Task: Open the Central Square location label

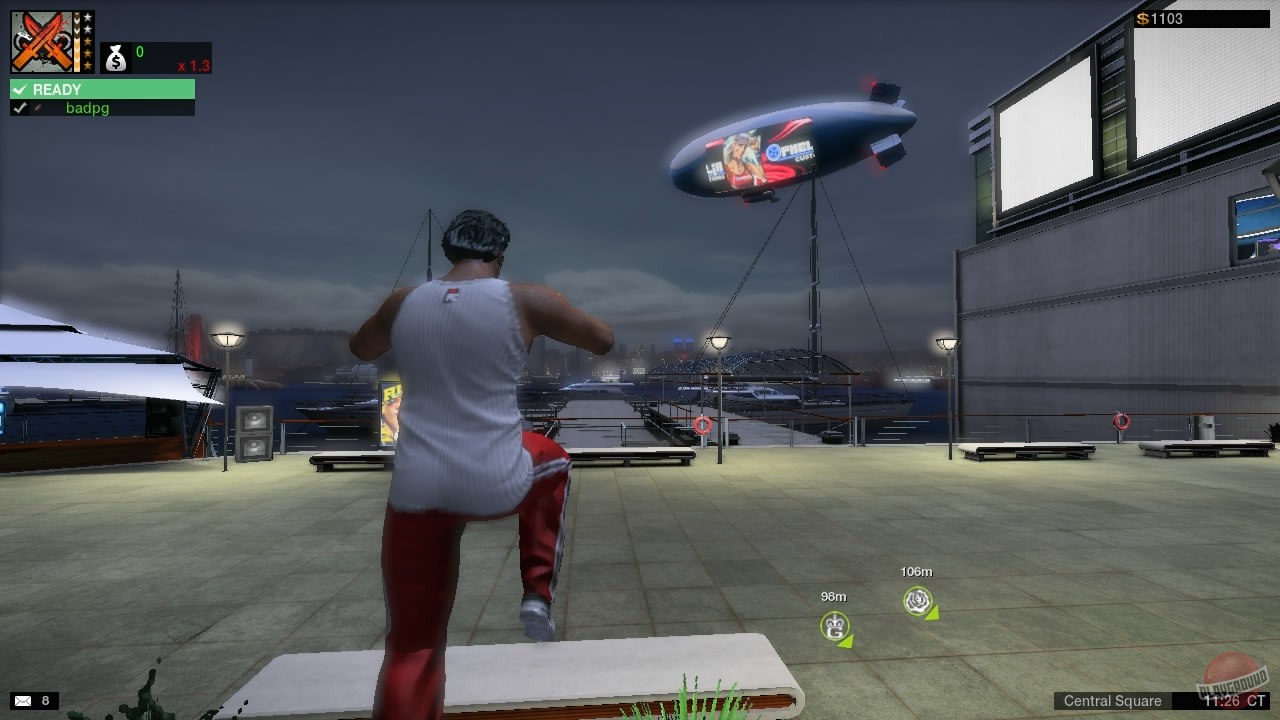Action: tap(1113, 701)
